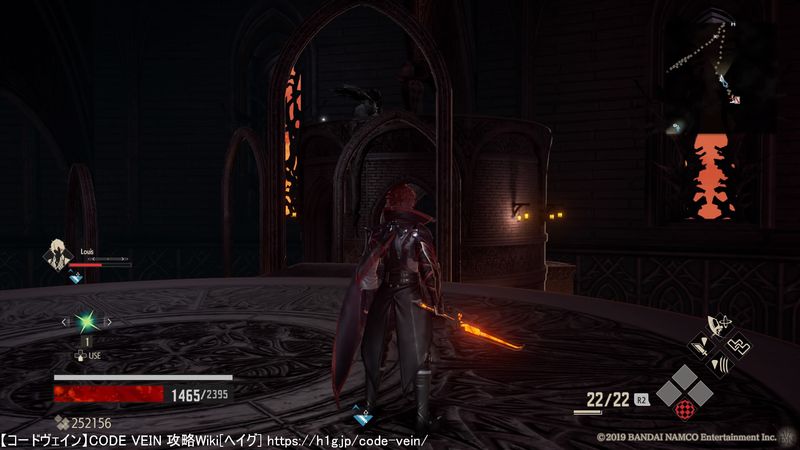Select the red checkered gift slot
The width and height of the screenshot is (800, 450).
[x=682, y=408]
